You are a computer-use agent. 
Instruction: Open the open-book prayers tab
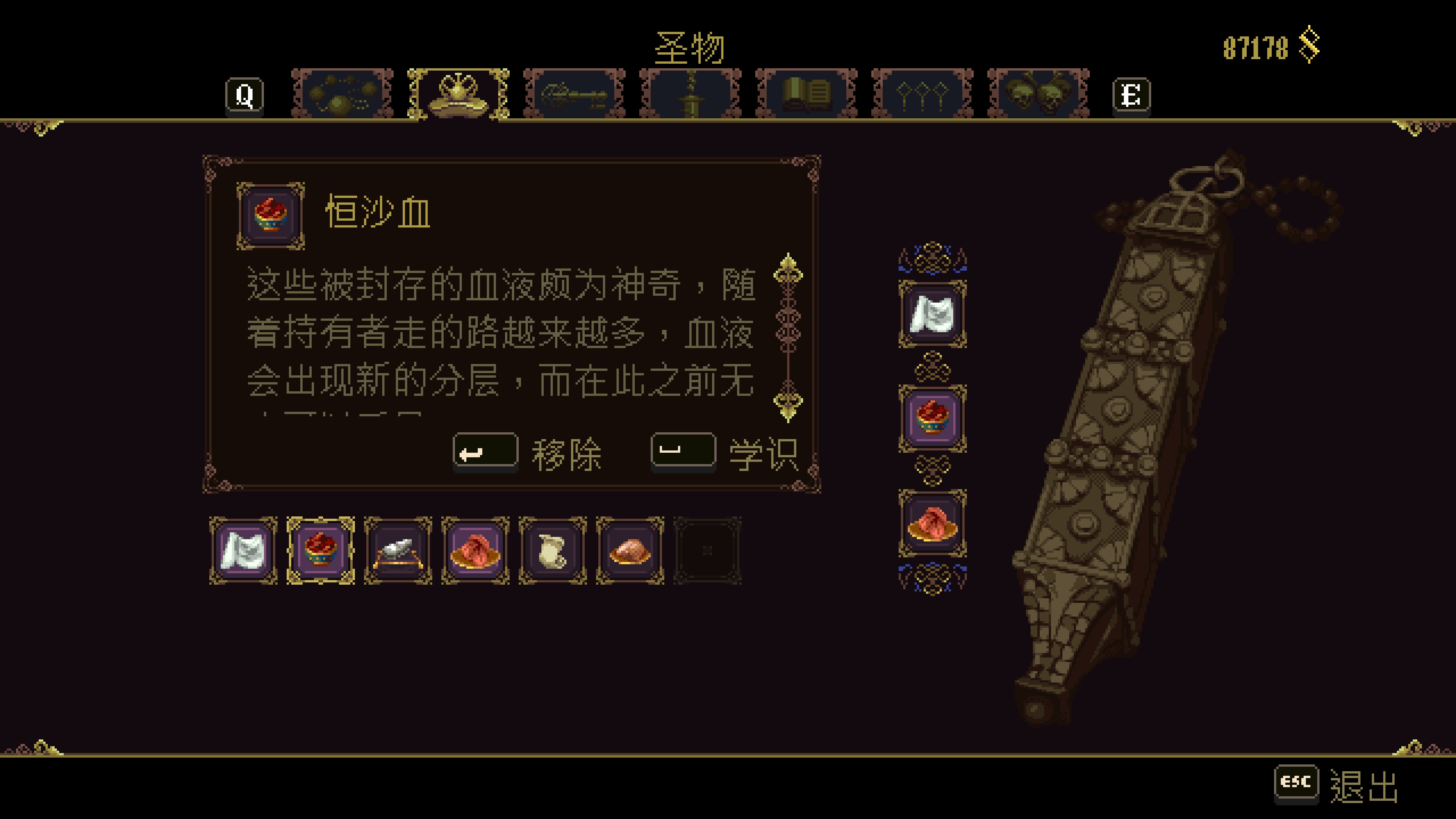[806, 94]
